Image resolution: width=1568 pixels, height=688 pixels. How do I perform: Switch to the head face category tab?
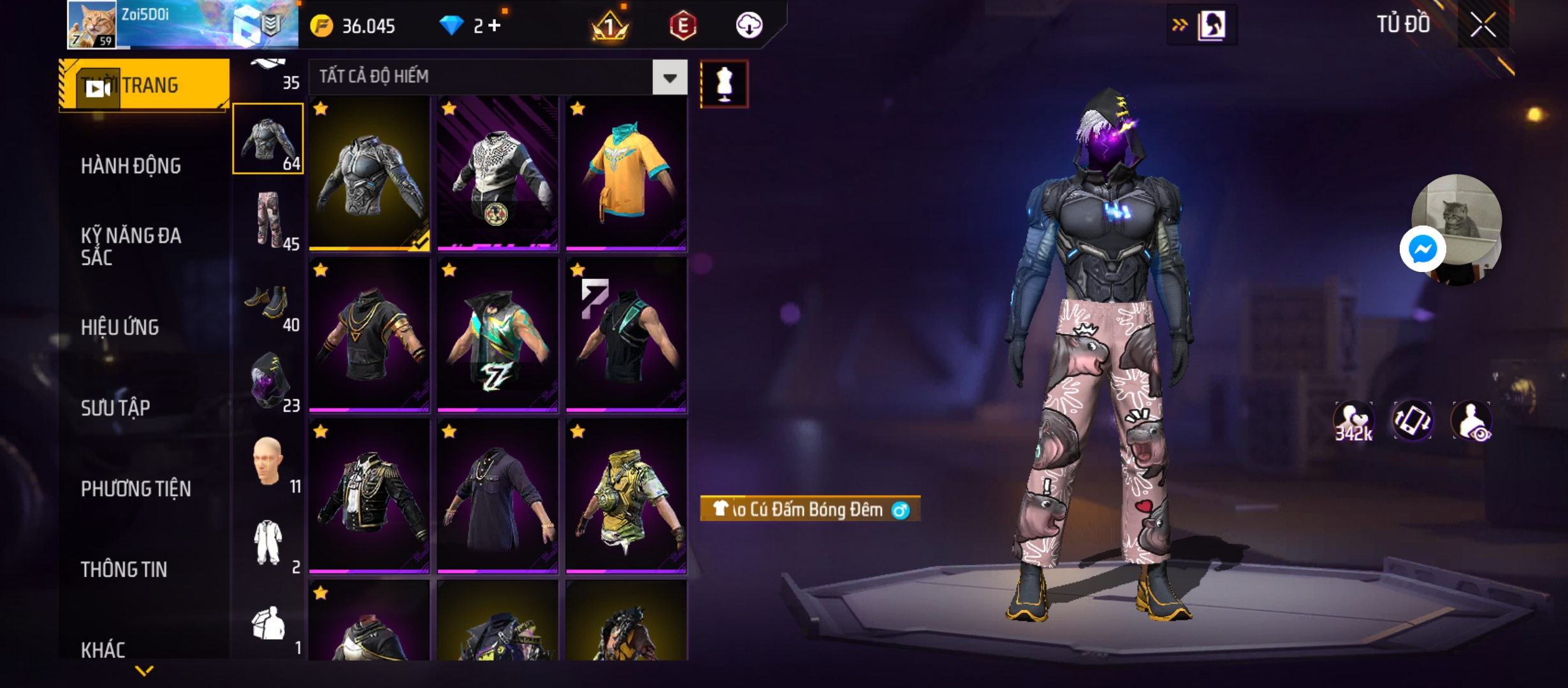pyautogui.click(x=268, y=462)
